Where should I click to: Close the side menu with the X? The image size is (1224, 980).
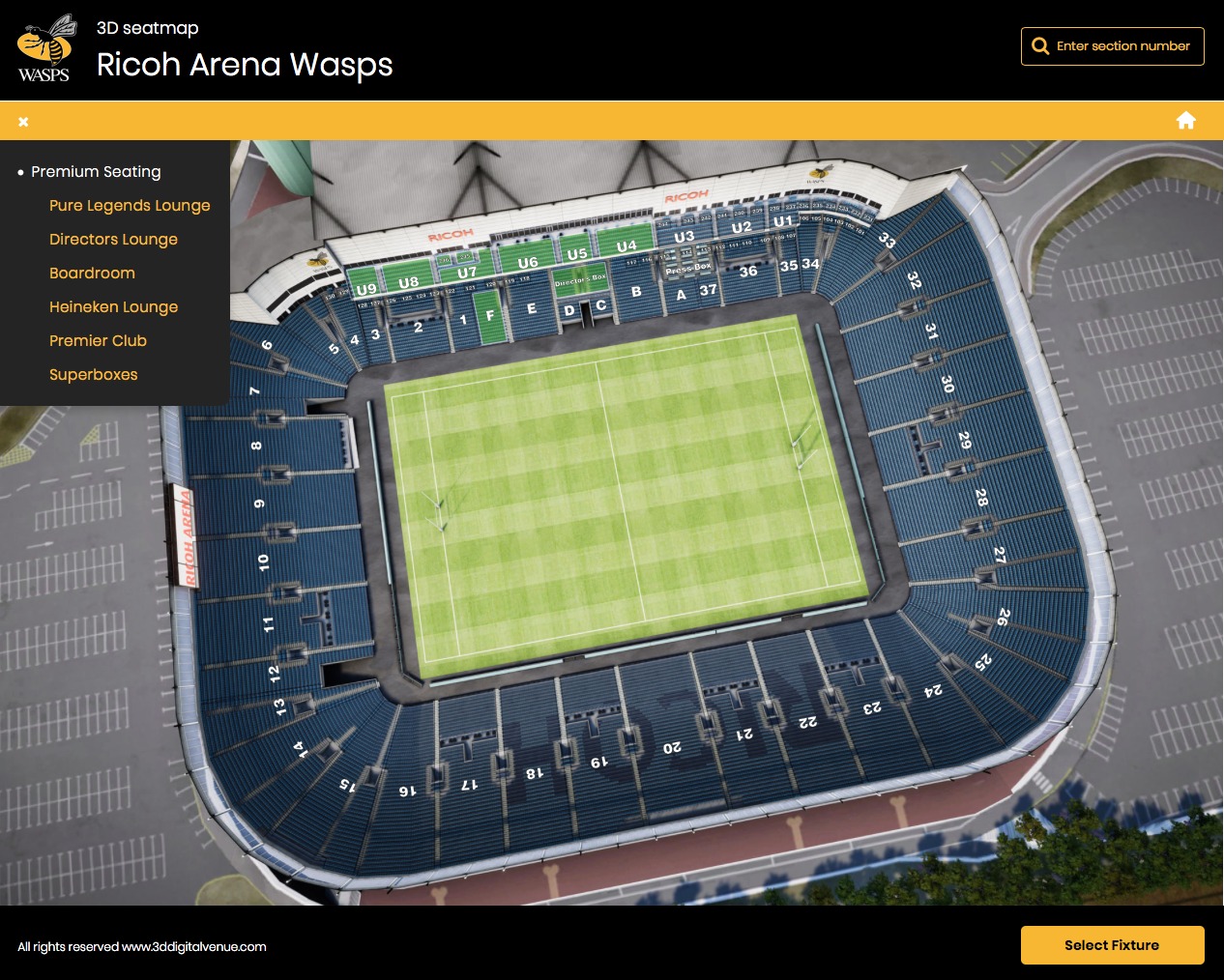(x=23, y=122)
